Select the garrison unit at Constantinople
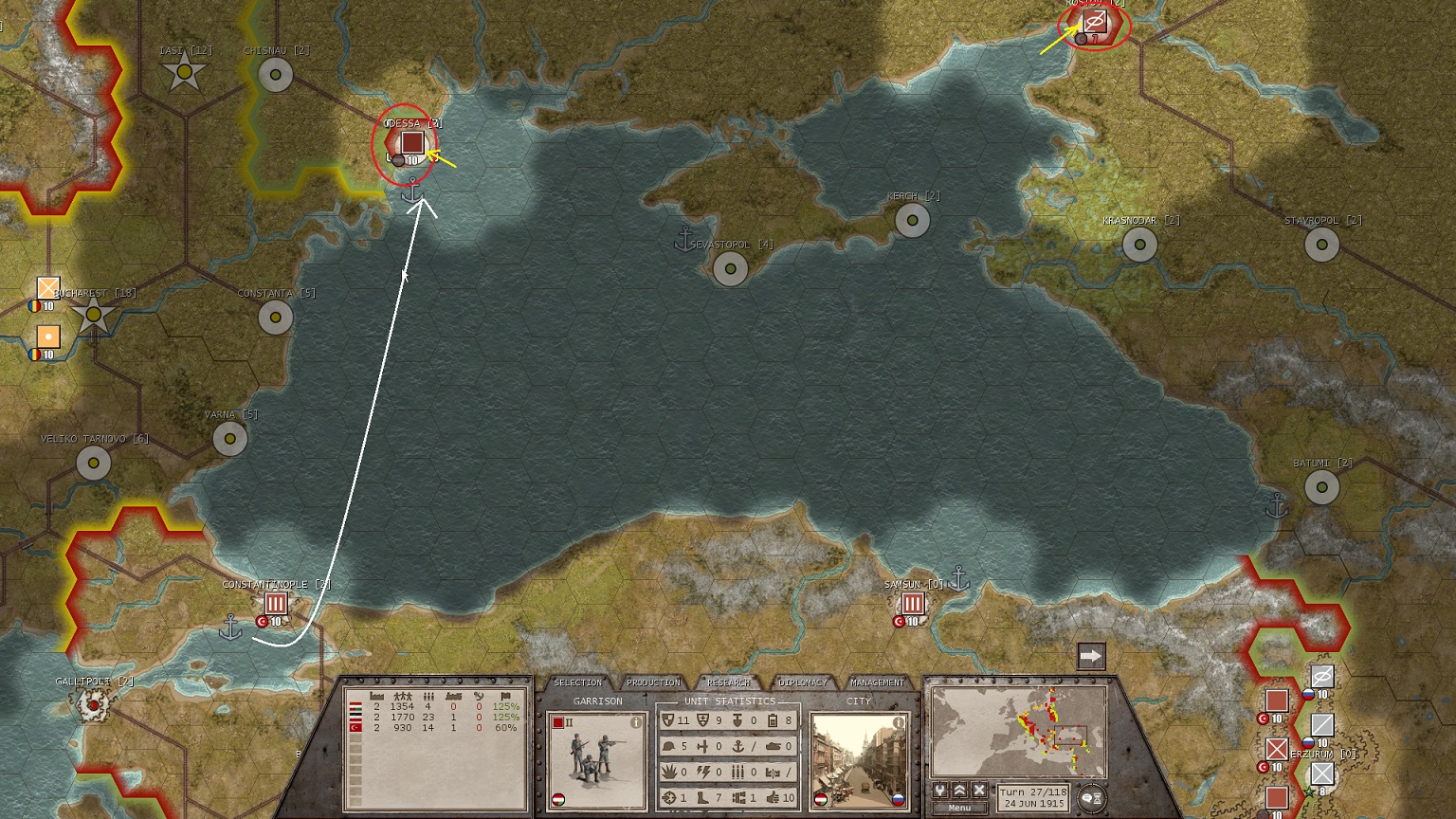This screenshot has width=1456, height=819. click(275, 603)
